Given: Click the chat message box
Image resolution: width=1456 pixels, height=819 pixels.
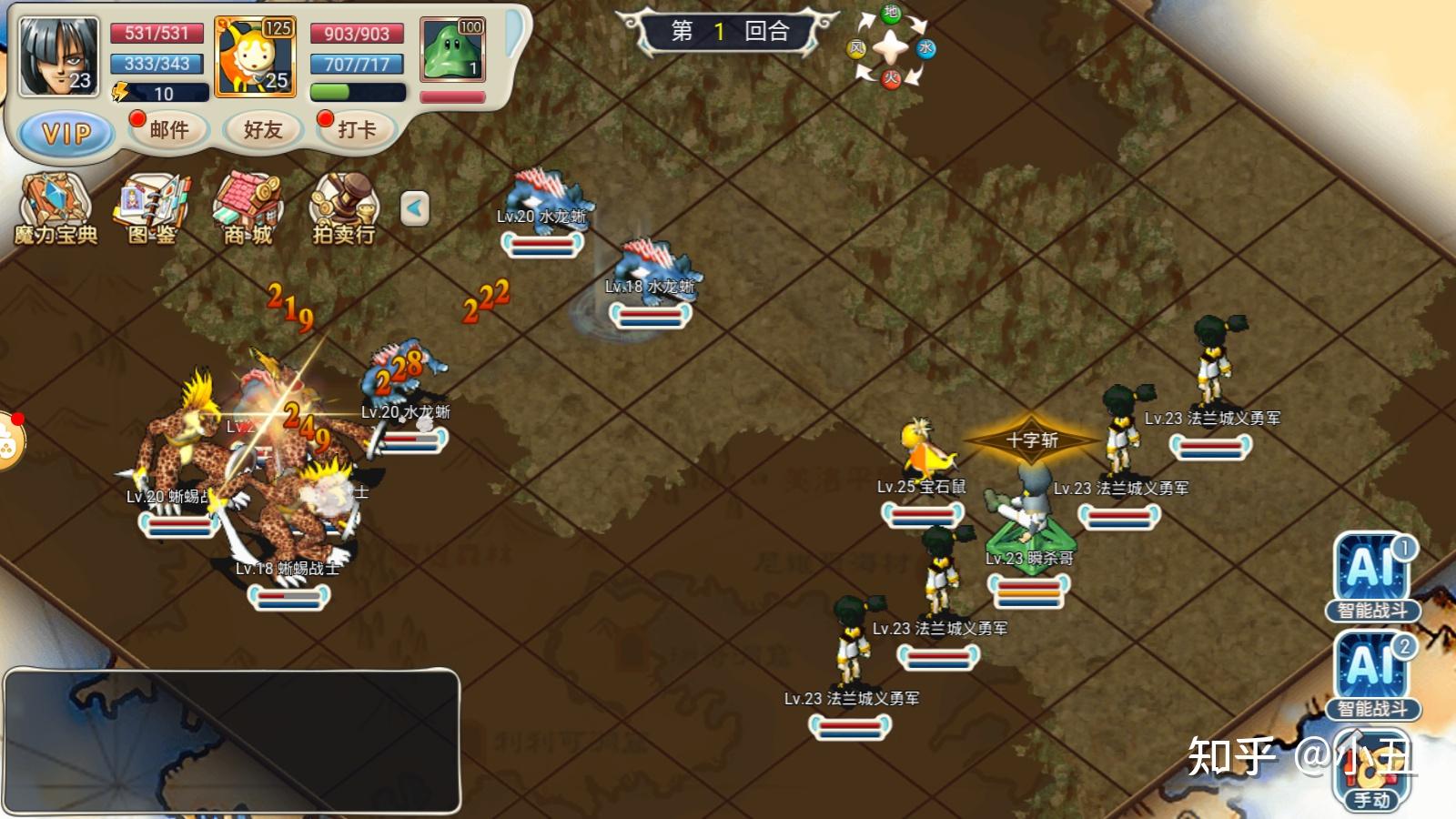Looking at the screenshot, I should [x=232, y=741].
